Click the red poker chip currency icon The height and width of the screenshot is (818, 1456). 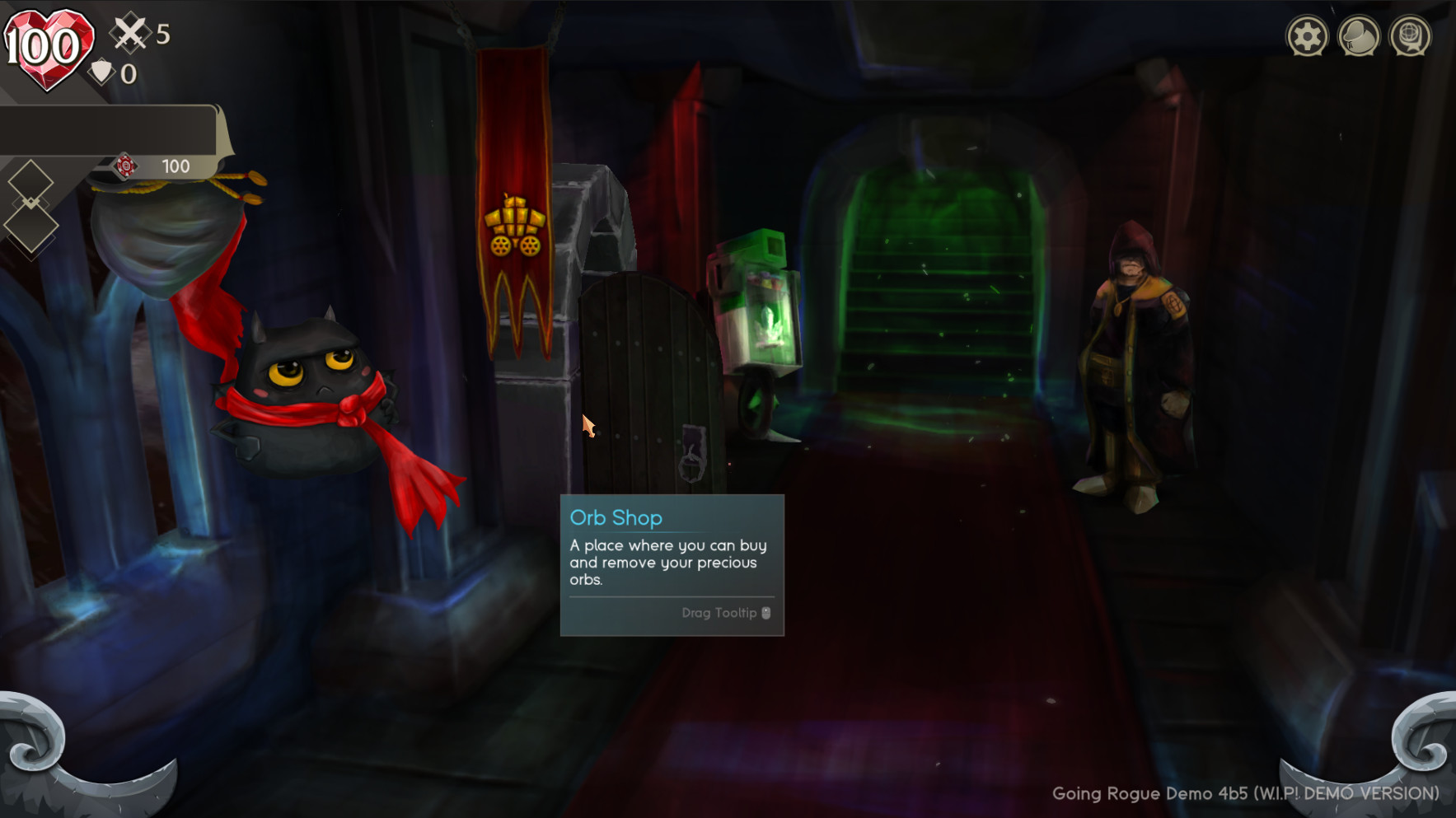pos(125,166)
